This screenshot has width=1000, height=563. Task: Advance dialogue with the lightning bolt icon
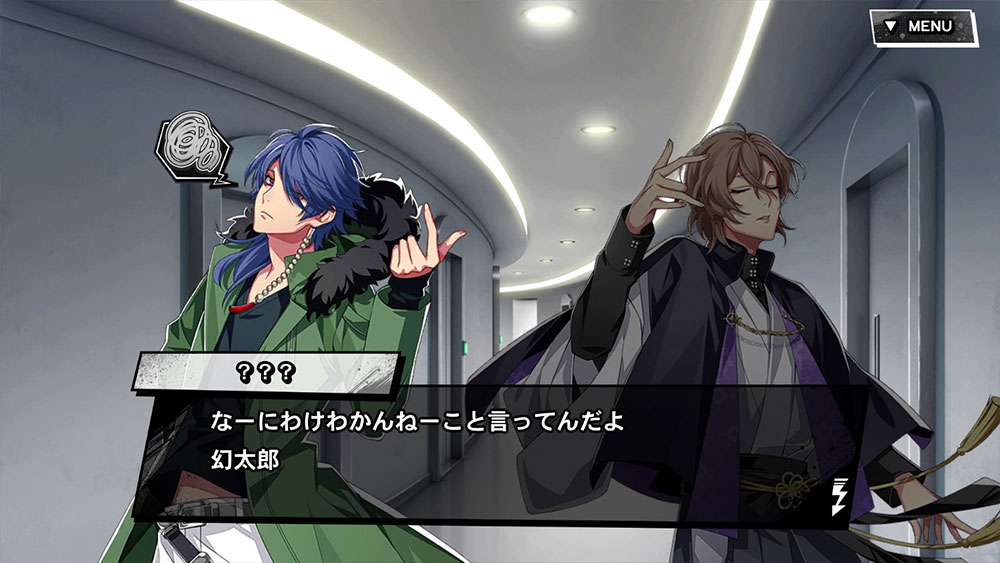838,498
